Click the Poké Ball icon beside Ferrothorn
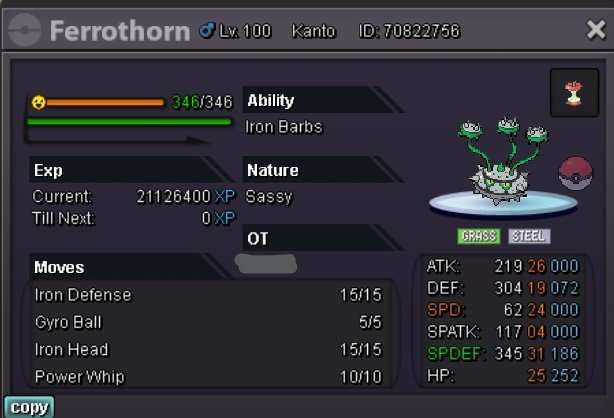The image size is (614, 418). pyautogui.click(x=576, y=169)
